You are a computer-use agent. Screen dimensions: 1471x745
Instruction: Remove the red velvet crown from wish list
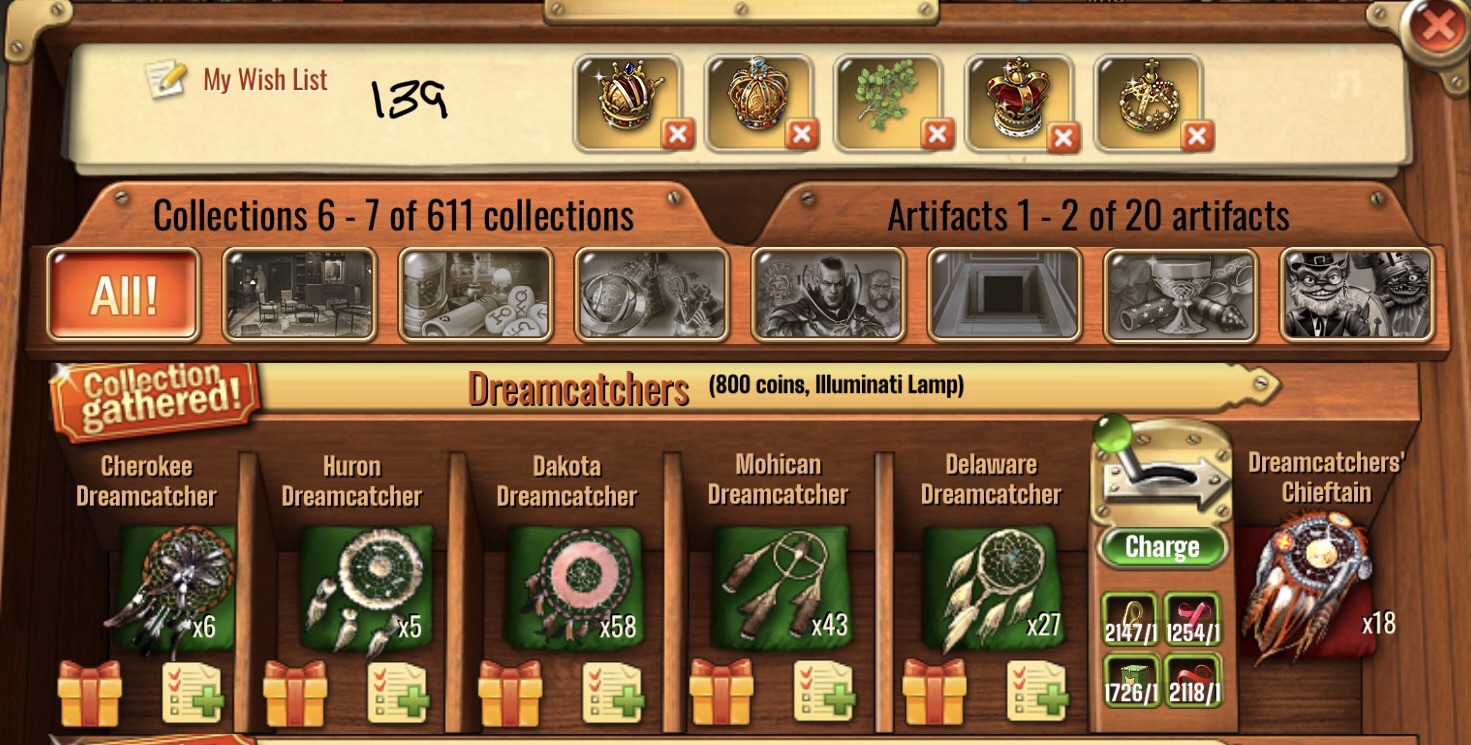1063,136
